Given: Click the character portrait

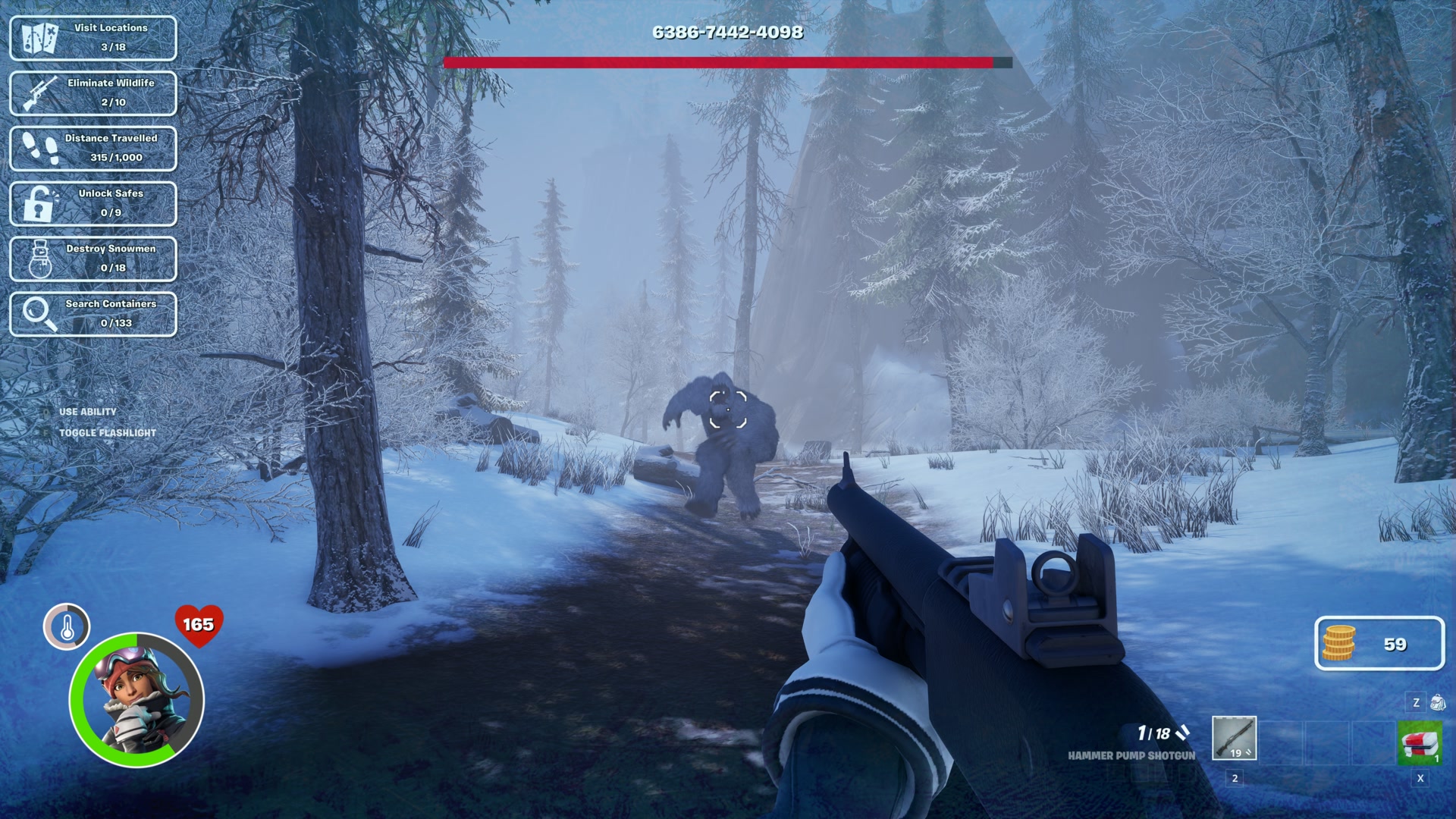Looking at the screenshot, I should [137, 699].
